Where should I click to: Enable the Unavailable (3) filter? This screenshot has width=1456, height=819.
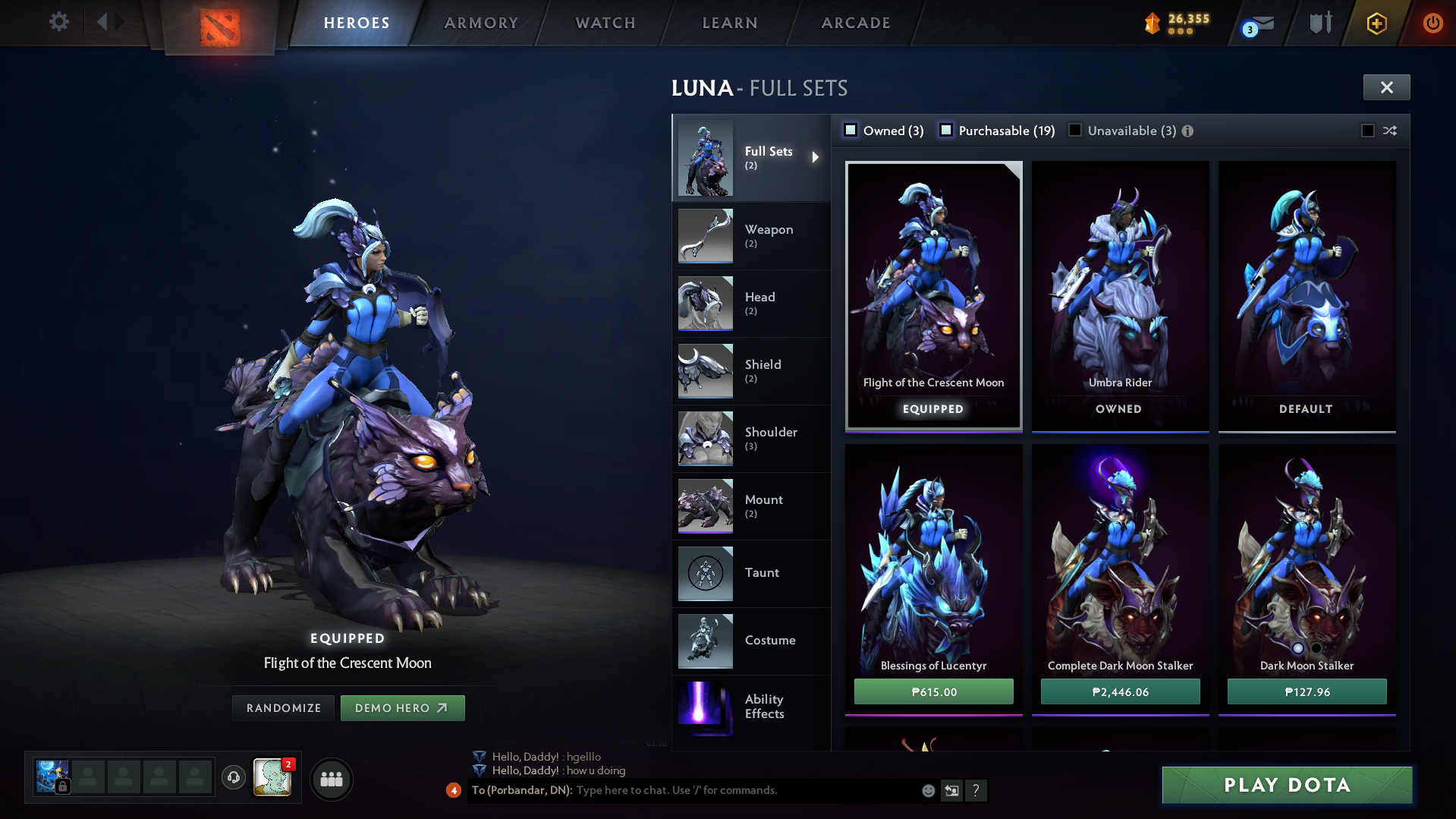[x=1075, y=130]
